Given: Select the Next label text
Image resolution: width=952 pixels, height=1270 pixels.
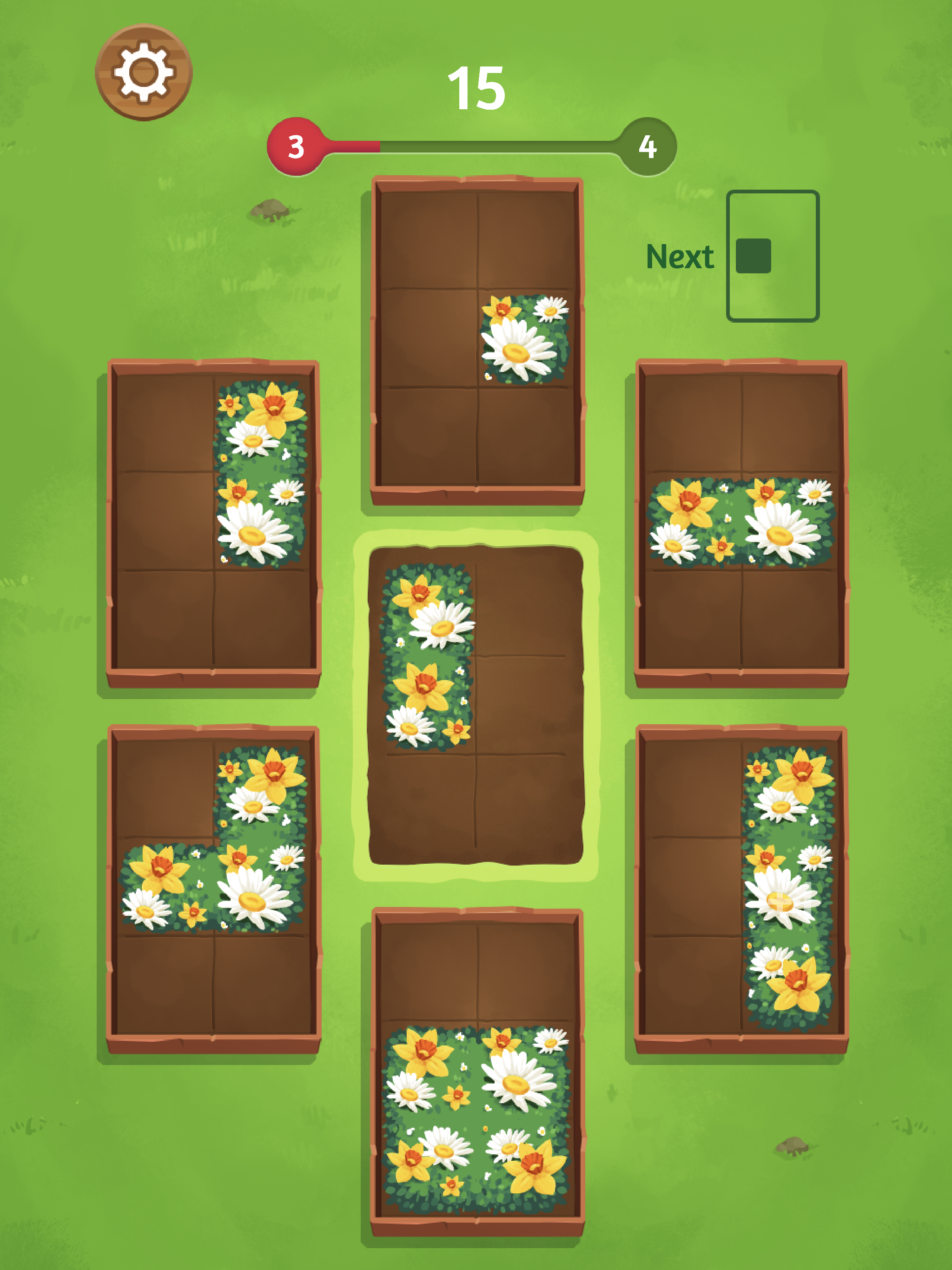Looking at the screenshot, I should coord(681,257).
